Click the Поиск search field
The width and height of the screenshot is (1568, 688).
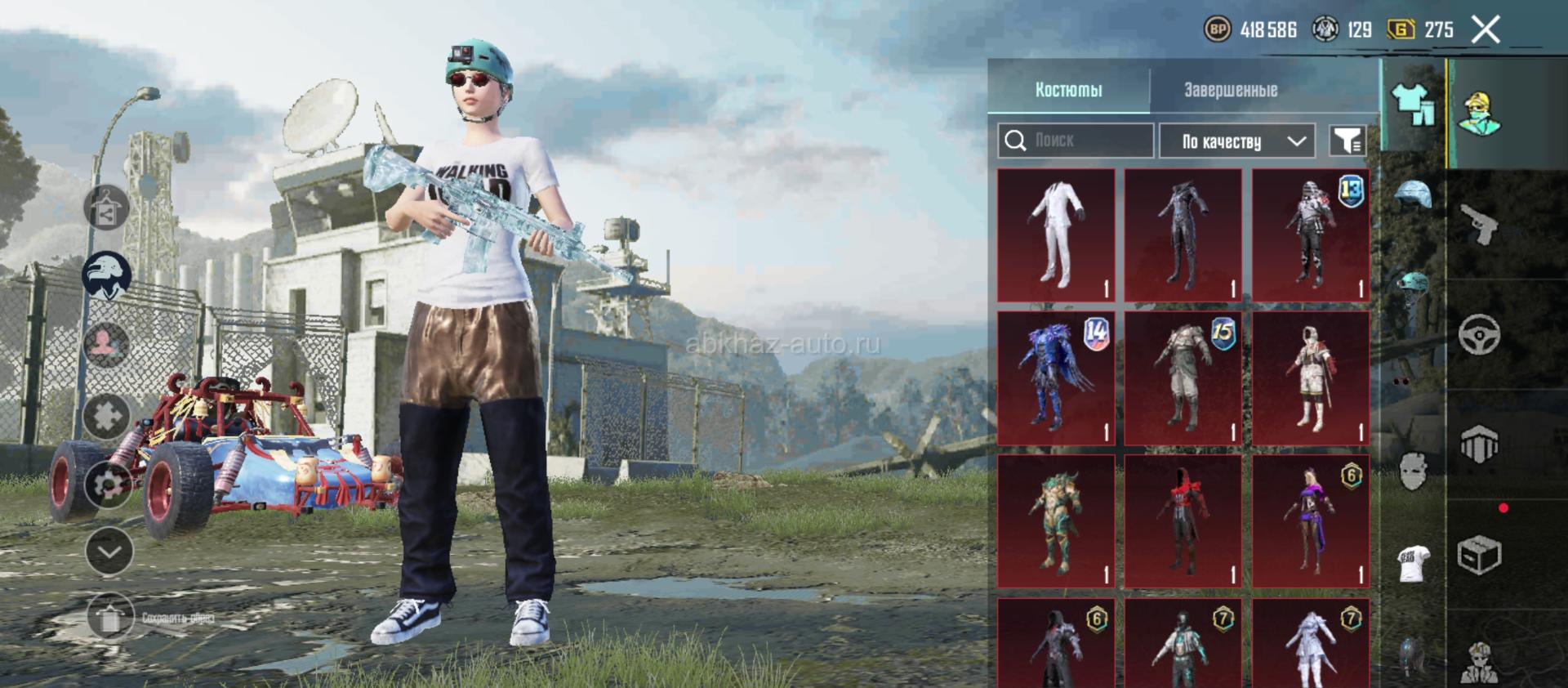click(x=1076, y=141)
